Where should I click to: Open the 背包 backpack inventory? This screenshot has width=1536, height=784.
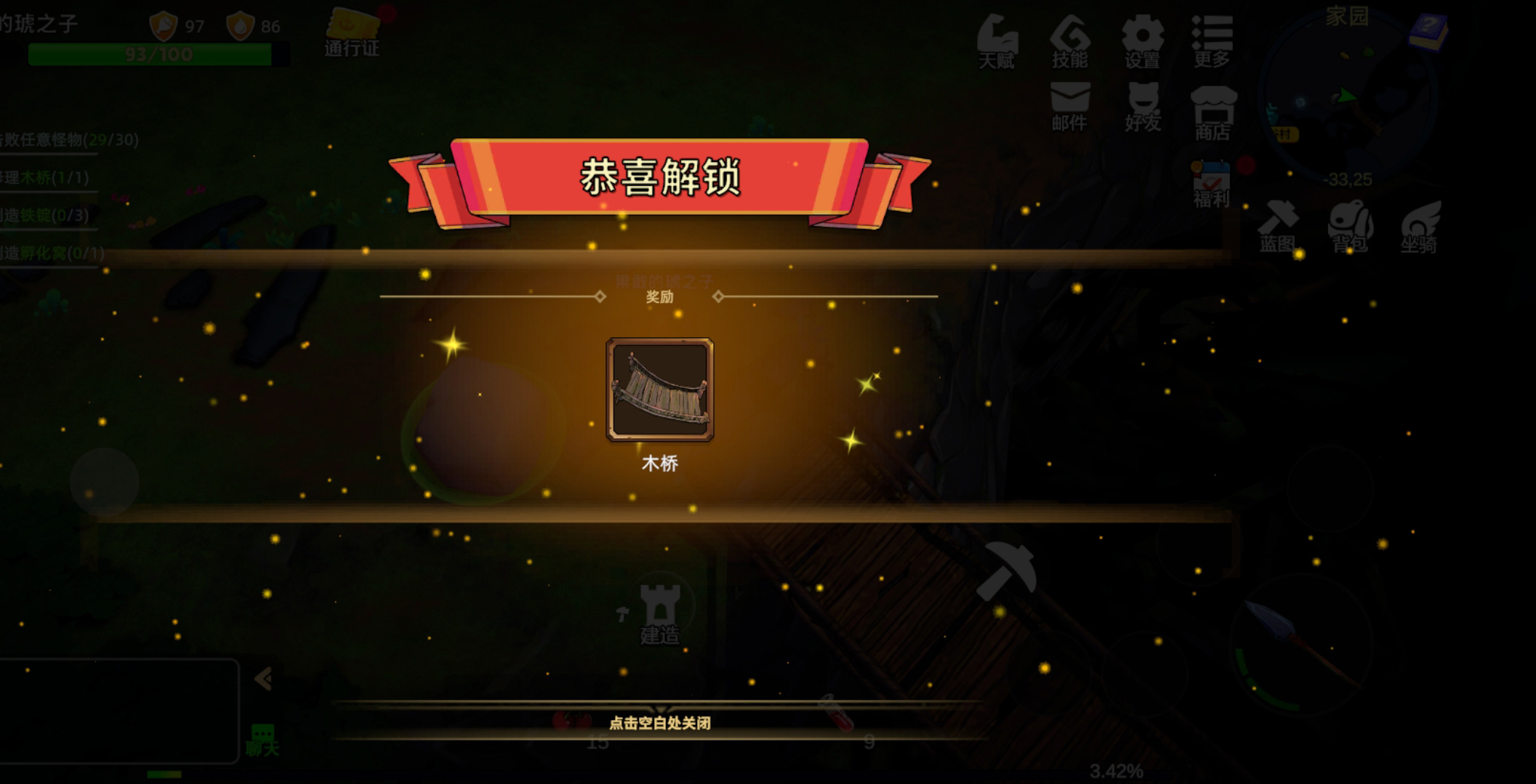point(1350,227)
